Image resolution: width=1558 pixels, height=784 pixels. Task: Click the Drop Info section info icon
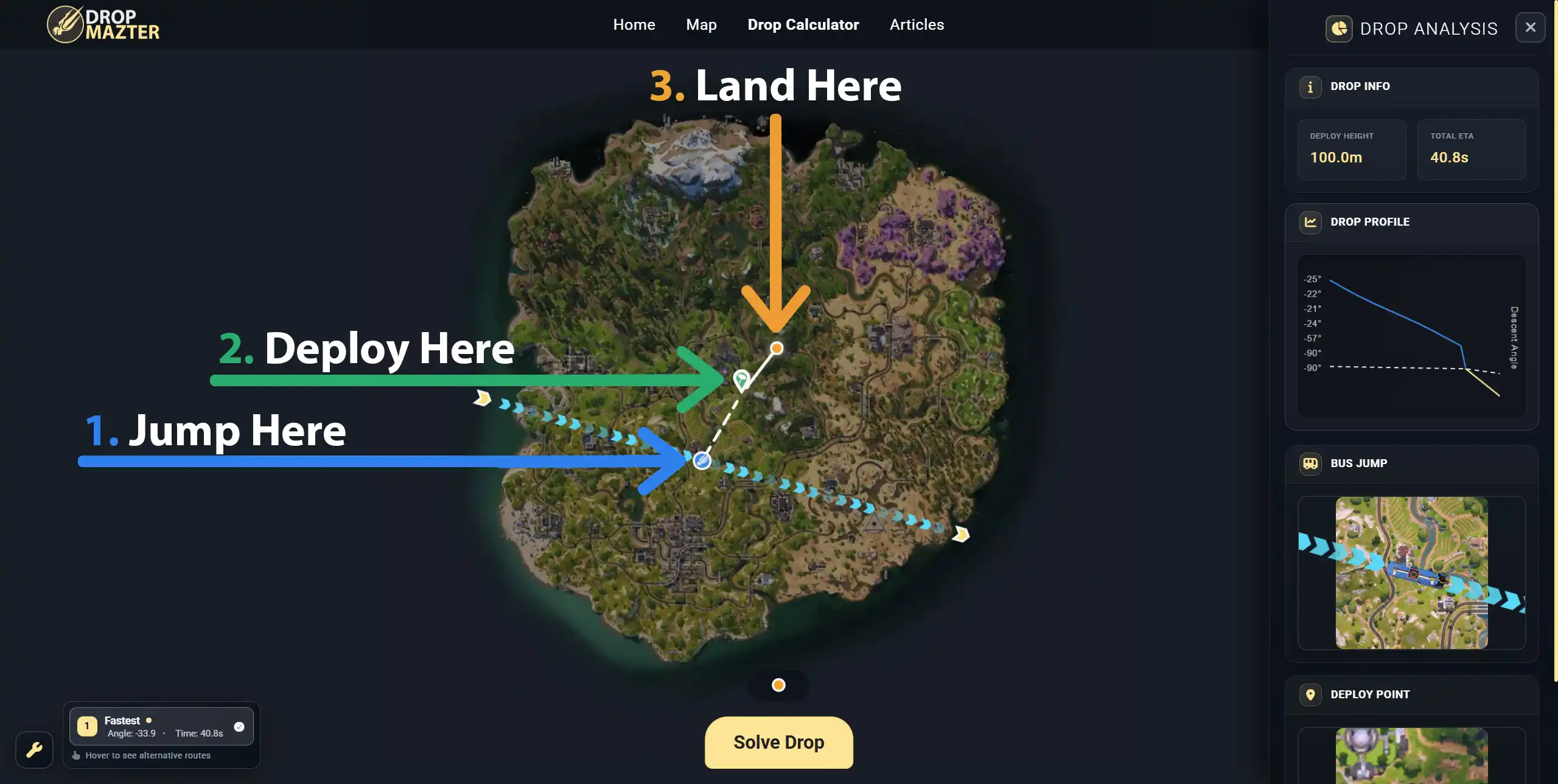[x=1311, y=86]
